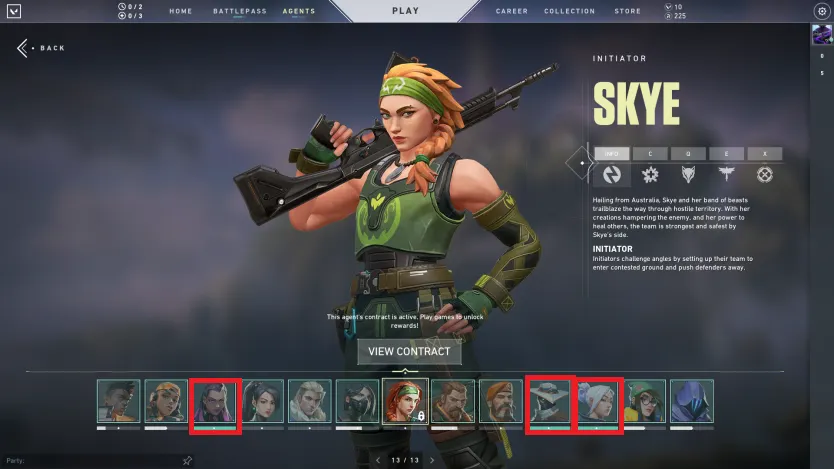
Task: Show Skye's Seekers ultimate ability
Action: (x=765, y=174)
